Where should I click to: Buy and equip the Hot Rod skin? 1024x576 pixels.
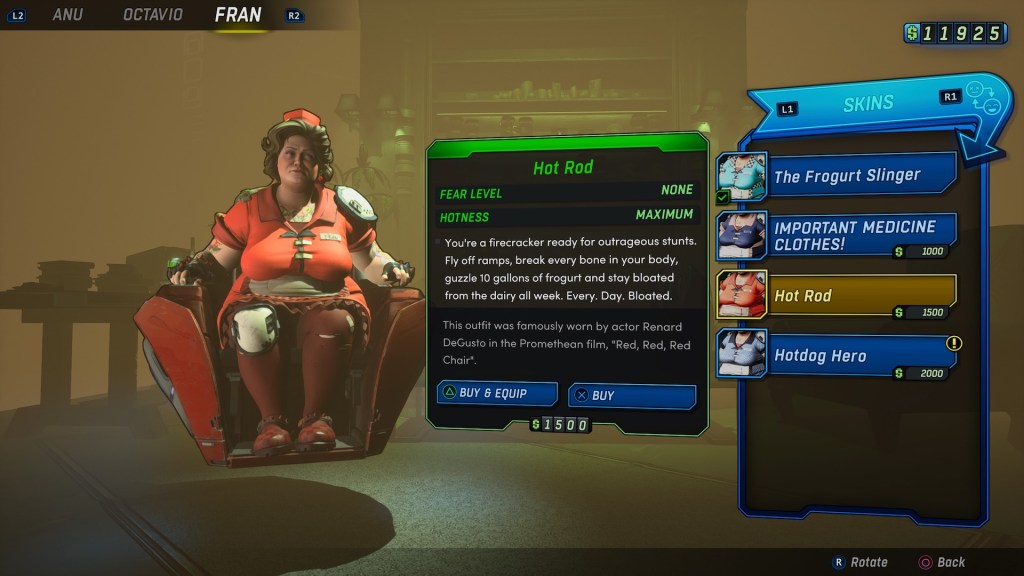497,393
